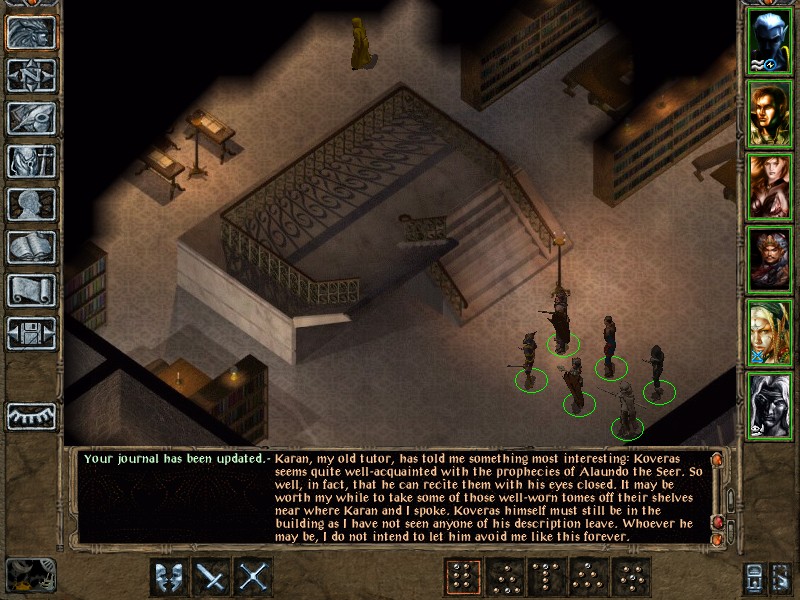Select the highlighted two-column formation button
The width and height of the screenshot is (800, 600).
(463, 576)
